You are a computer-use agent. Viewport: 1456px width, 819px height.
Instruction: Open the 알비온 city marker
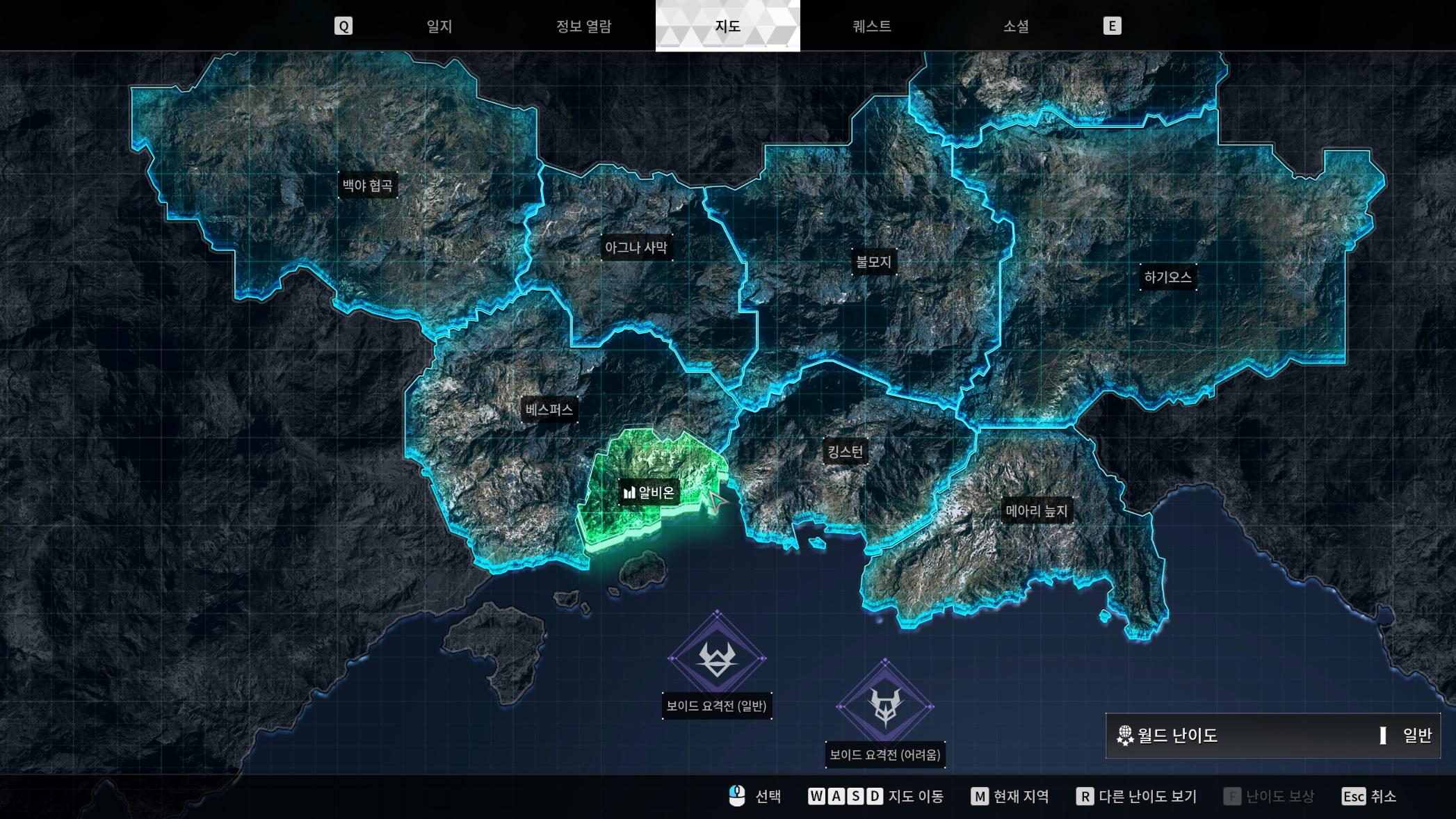(649, 493)
